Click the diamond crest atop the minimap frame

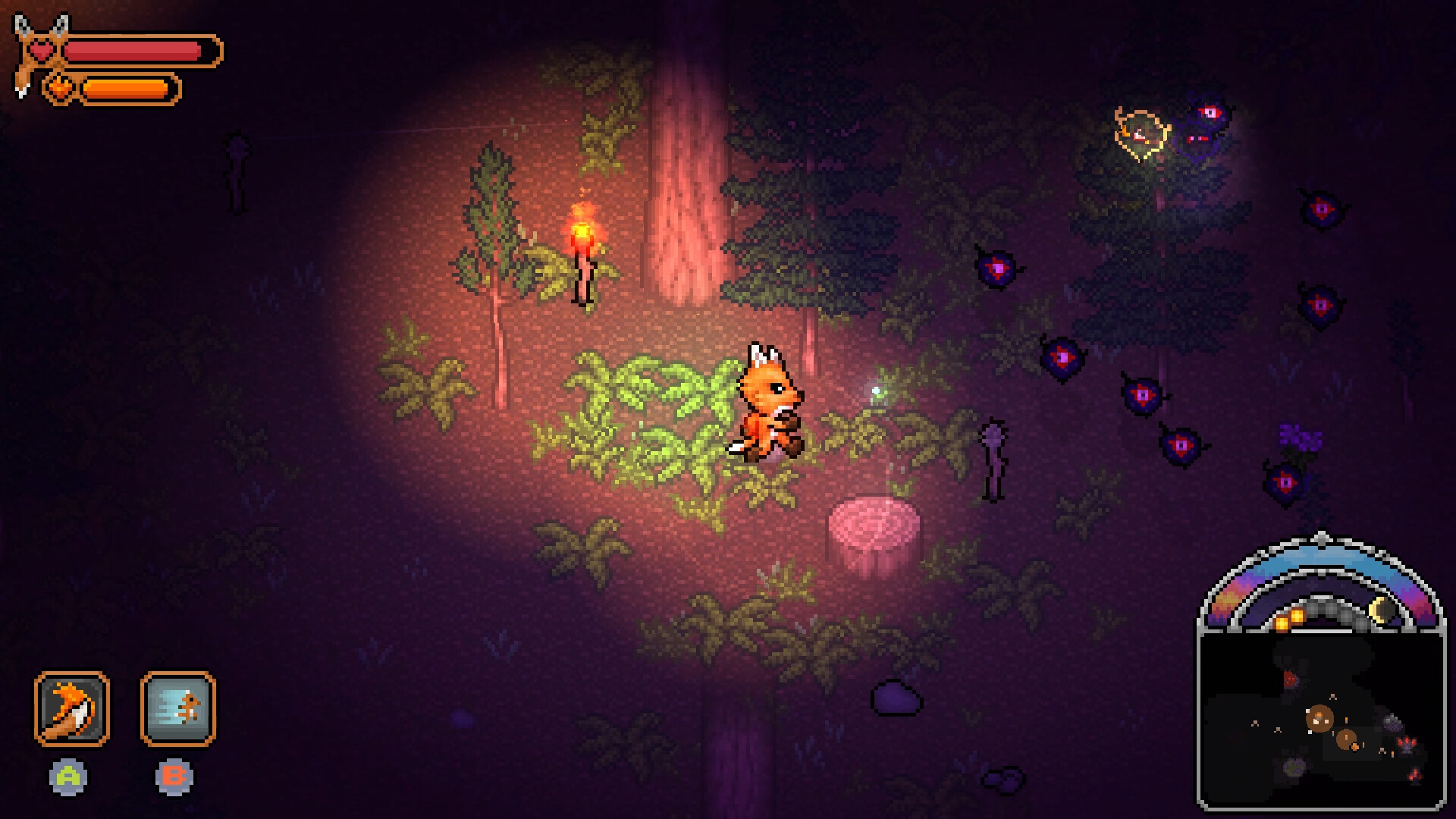tap(1321, 537)
